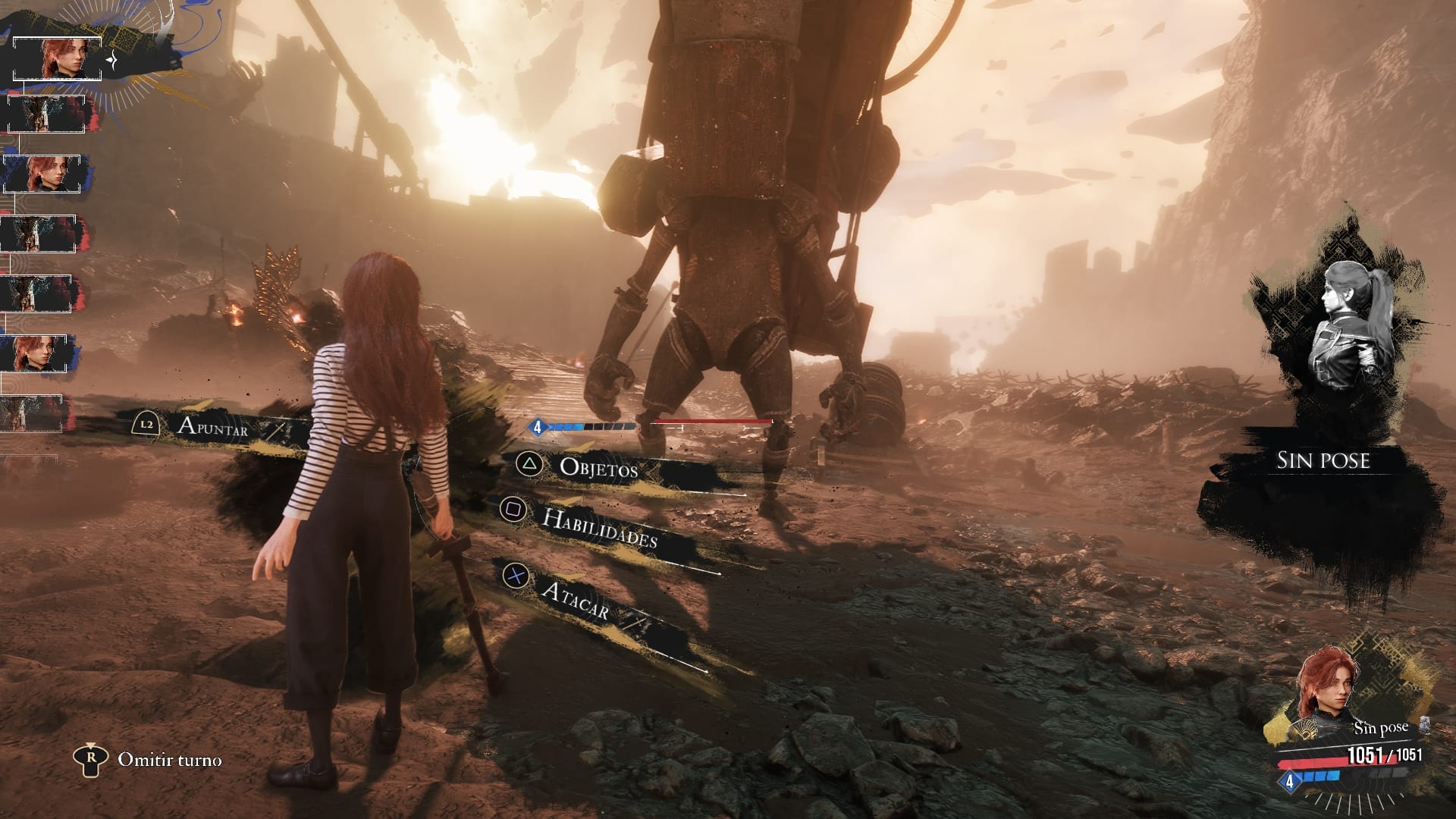Click the highlighted current-turn portrait in turn order
This screenshot has height=819, width=1456.
58,58
